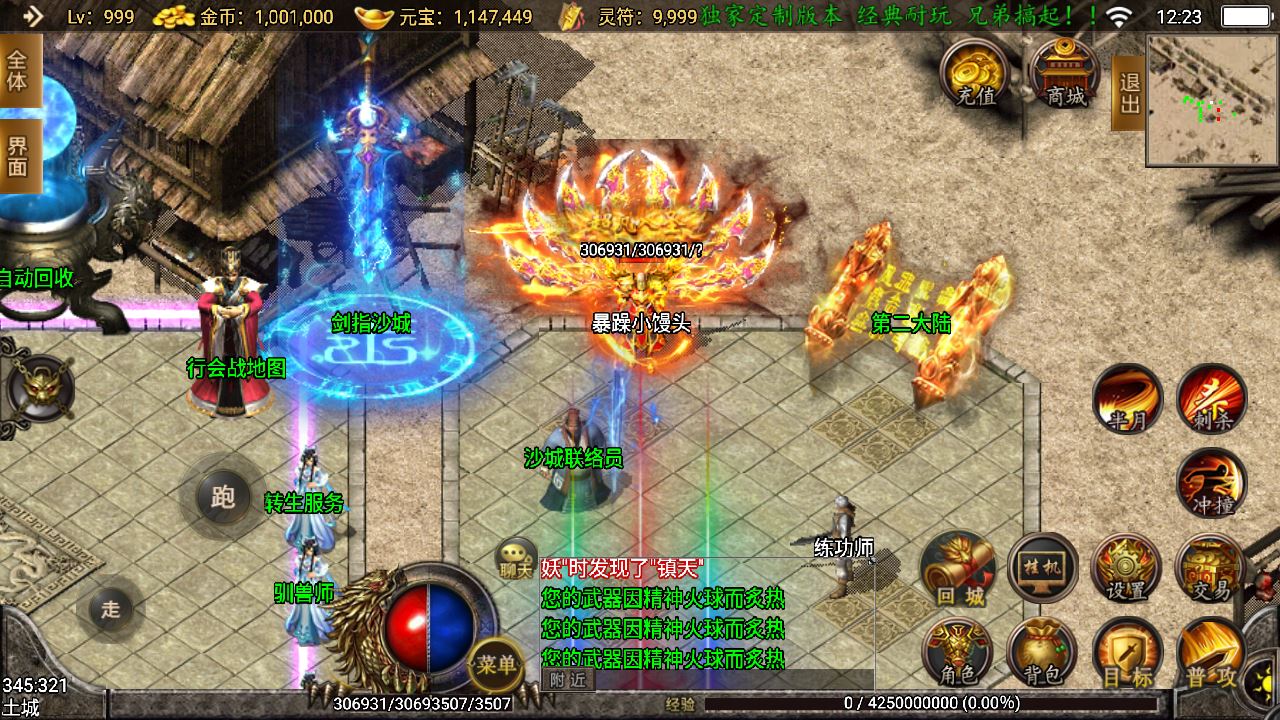Select the 目标 target button

tap(1127, 653)
